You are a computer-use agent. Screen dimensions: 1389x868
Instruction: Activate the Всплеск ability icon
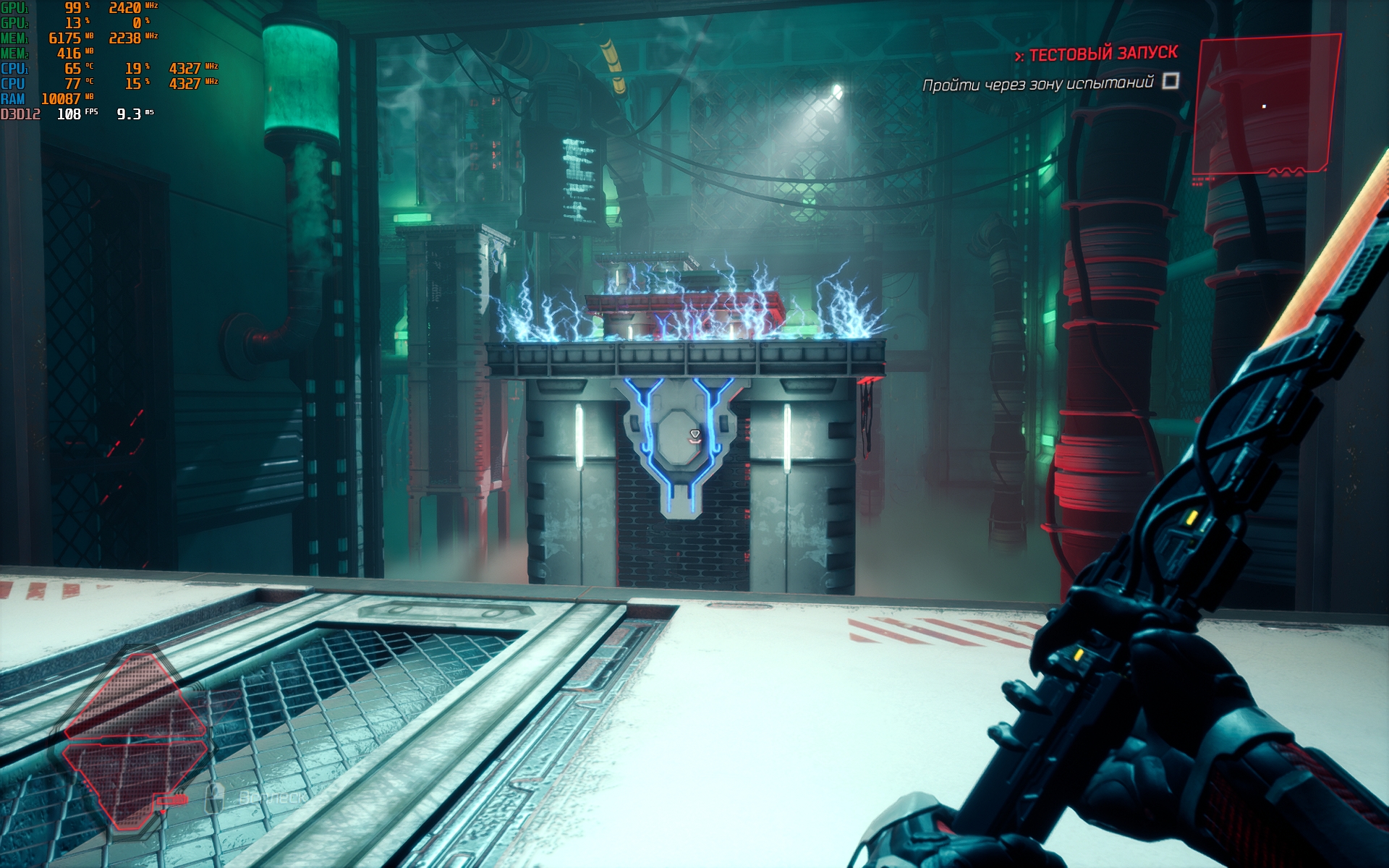(x=215, y=798)
